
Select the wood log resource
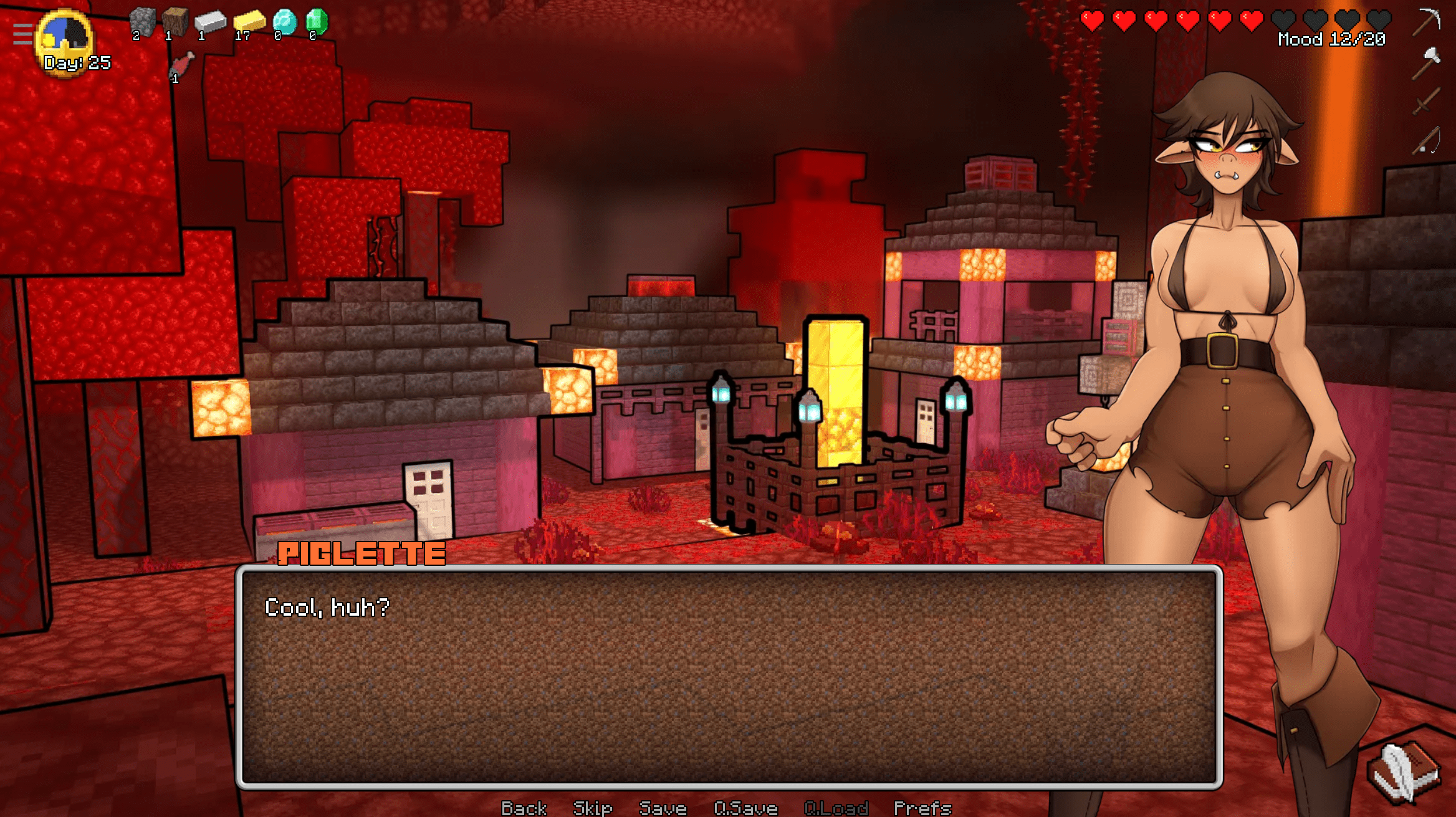[175, 22]
